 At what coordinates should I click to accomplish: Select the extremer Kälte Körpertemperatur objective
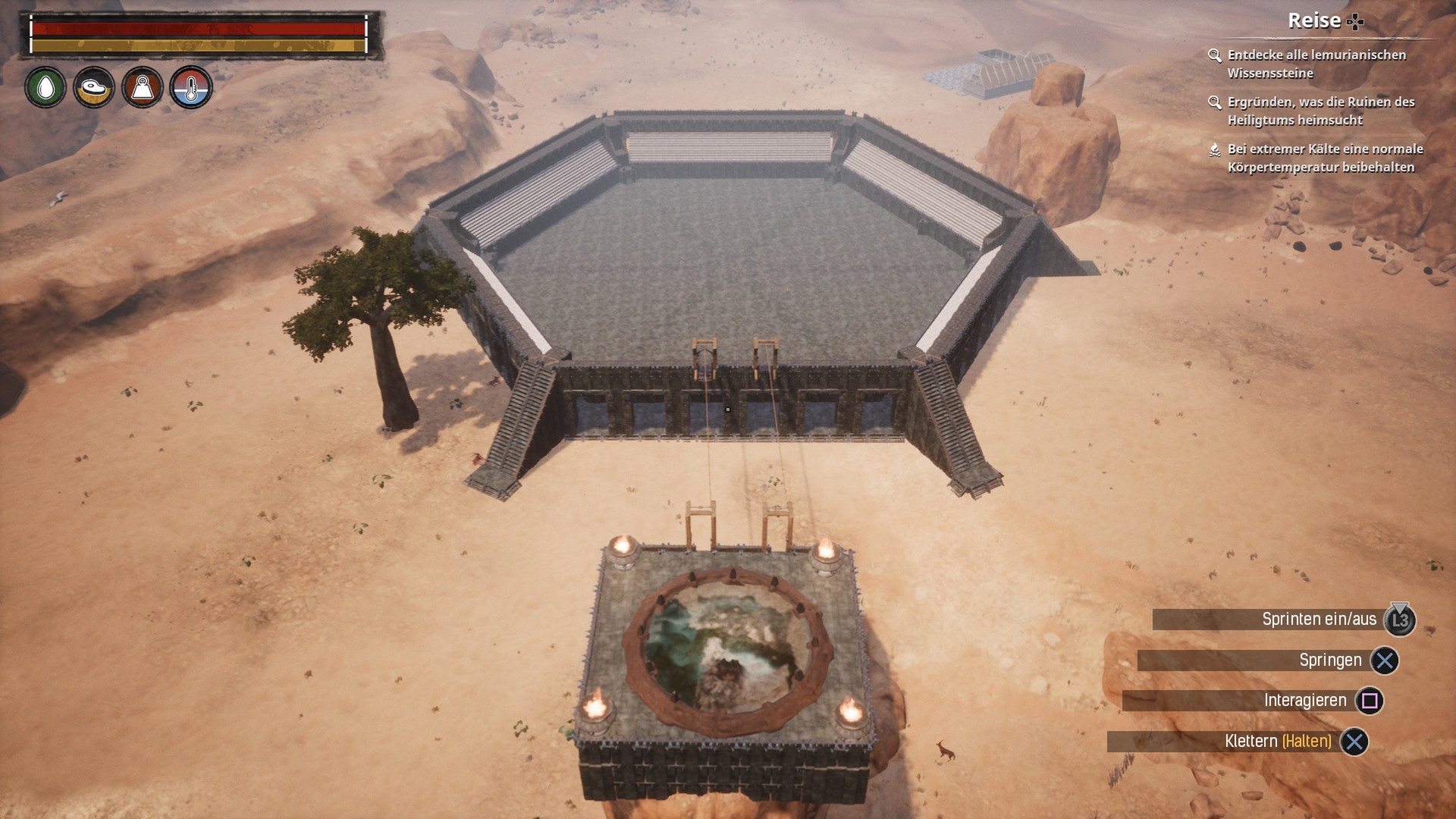[x=1324, y=158]
